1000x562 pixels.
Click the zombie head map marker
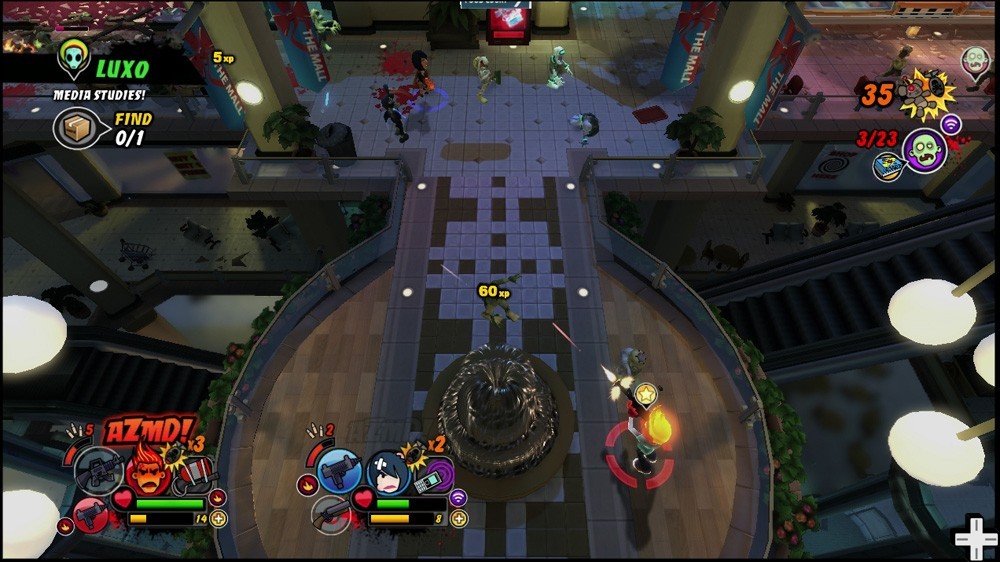[975, 61]
